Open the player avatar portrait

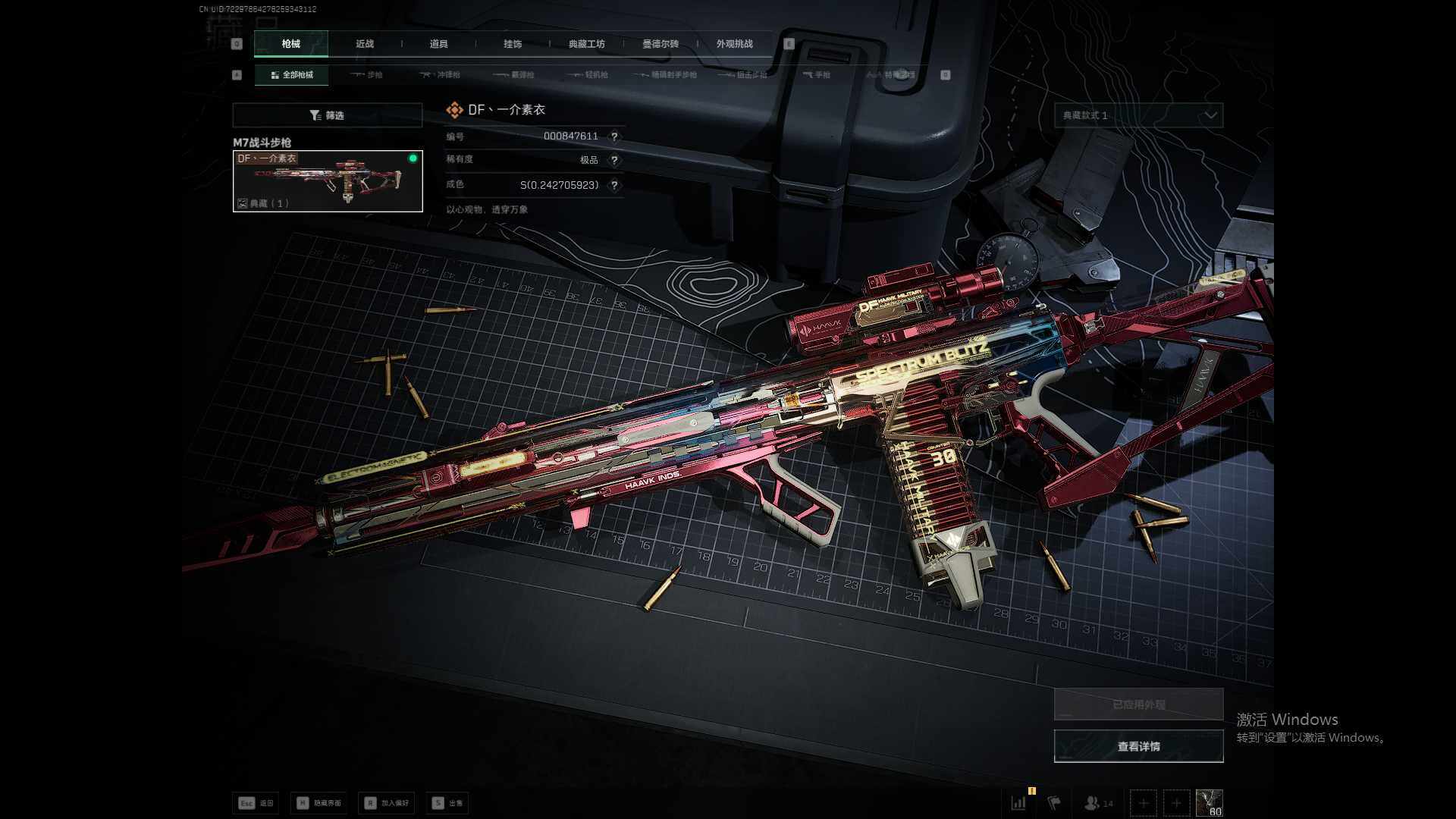tap(1209, 803)
